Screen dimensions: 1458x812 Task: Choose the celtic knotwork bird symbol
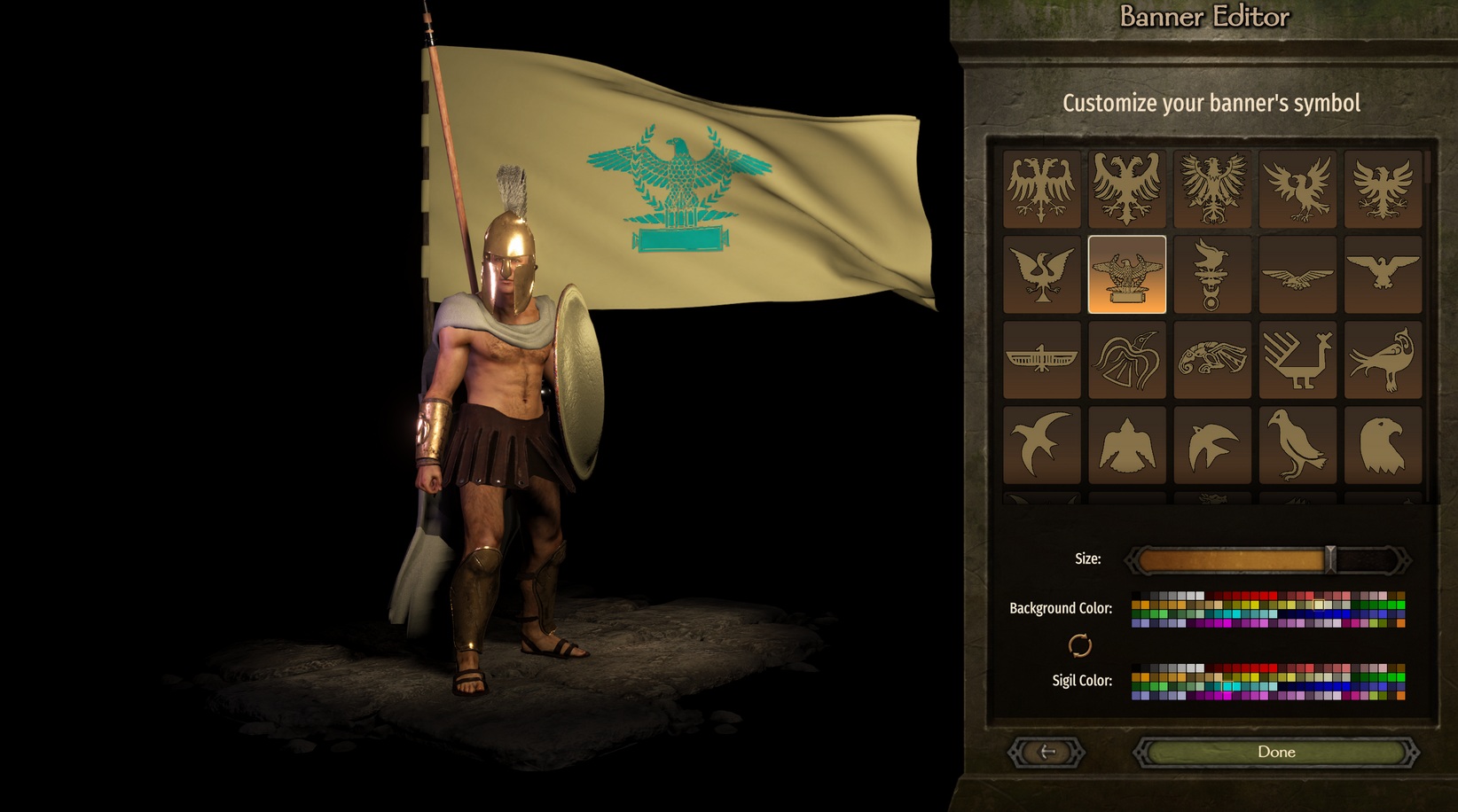(x=1211, y=360)
